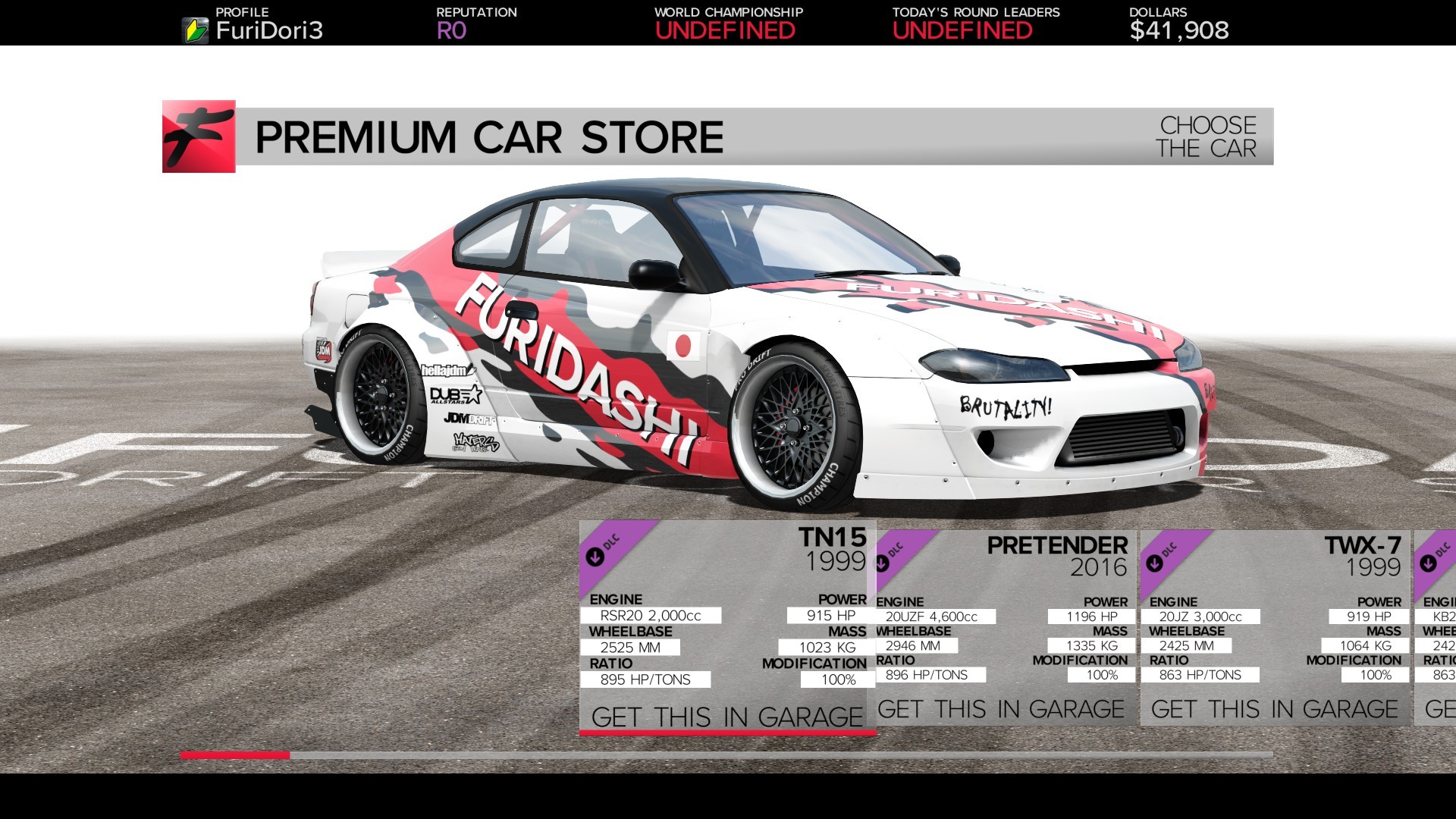Open the World Championship standings
The image size is (1456, 819).
click(x=728, y=24)
